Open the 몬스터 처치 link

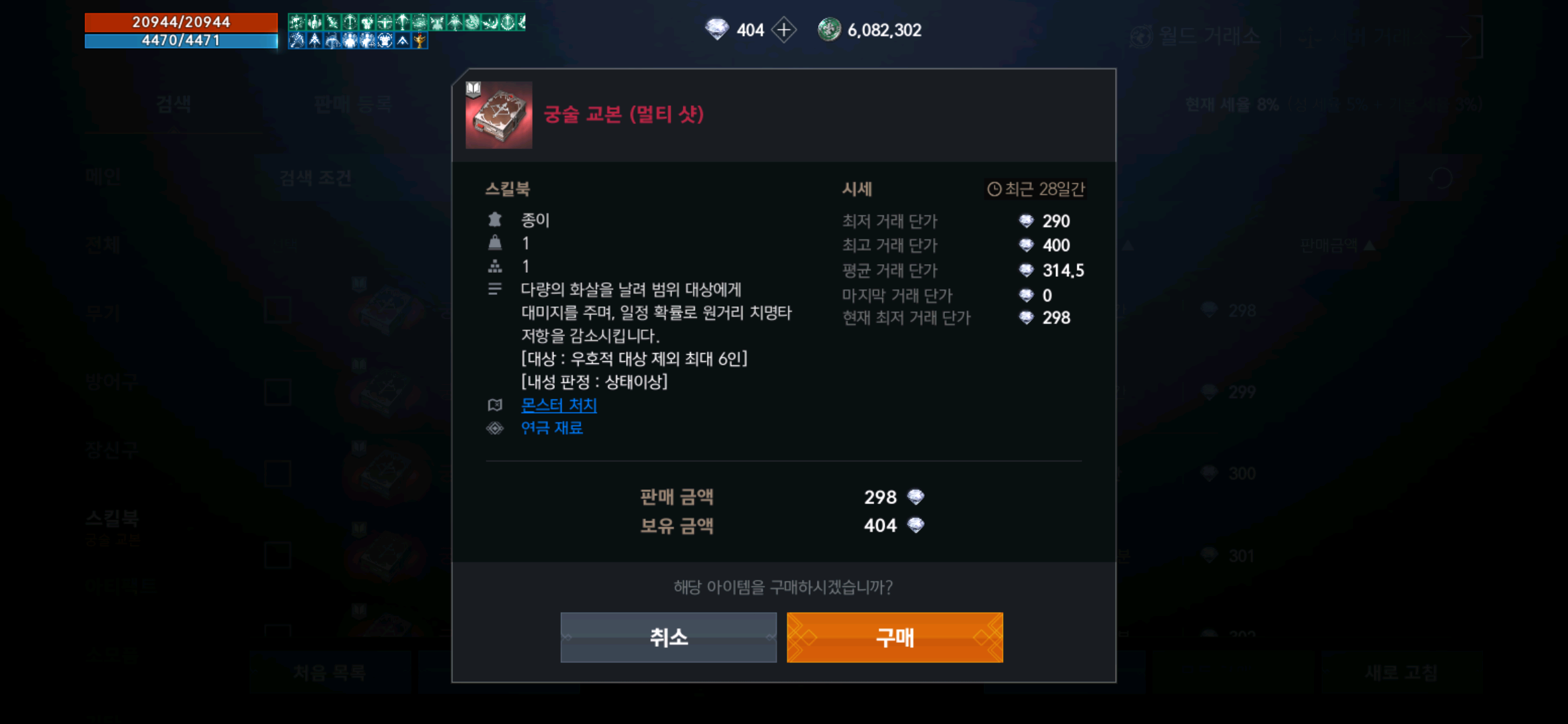coord(558,404)
